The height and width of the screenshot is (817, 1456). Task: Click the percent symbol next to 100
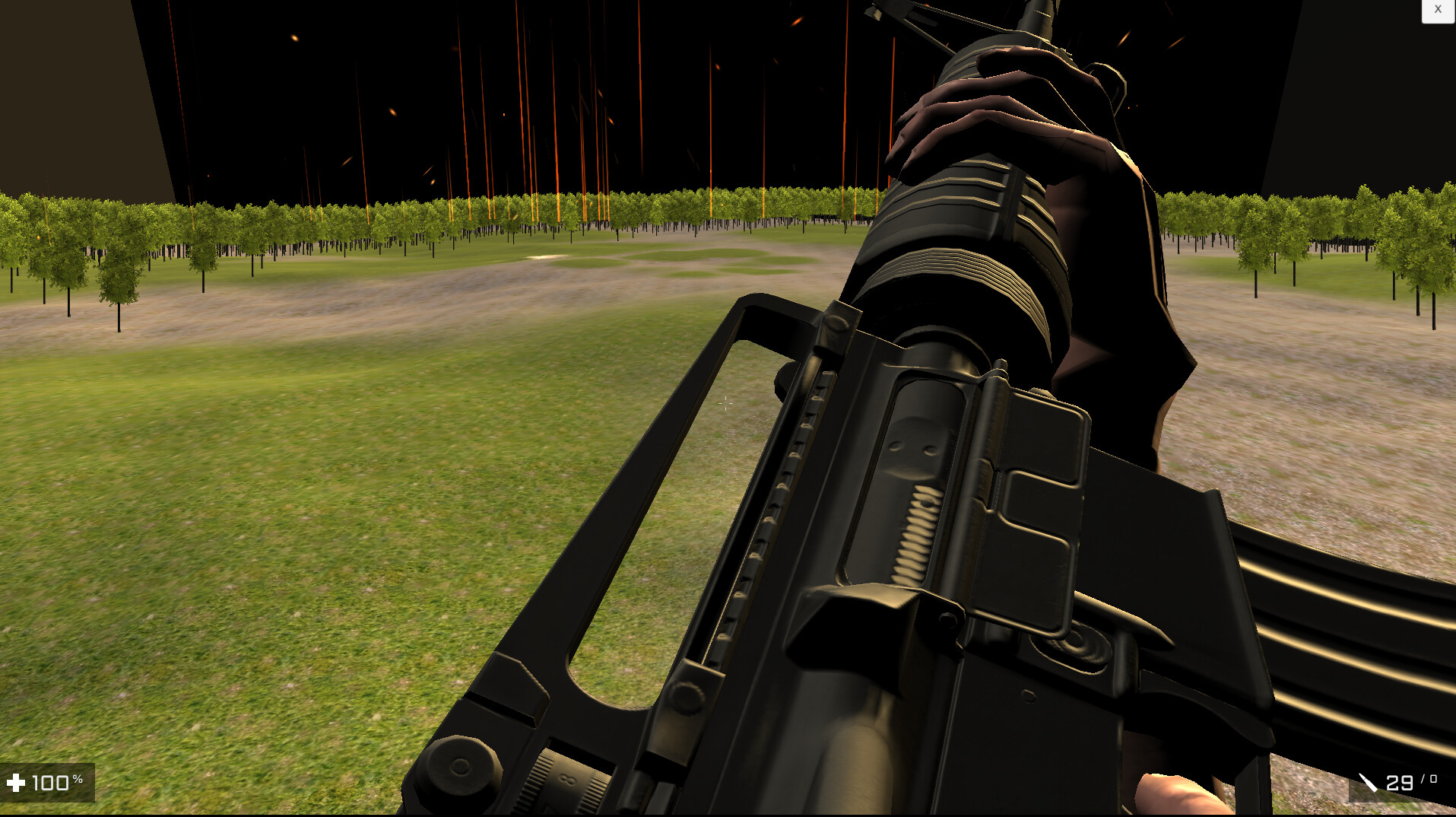pyautogui.click(x=79, y=777)
